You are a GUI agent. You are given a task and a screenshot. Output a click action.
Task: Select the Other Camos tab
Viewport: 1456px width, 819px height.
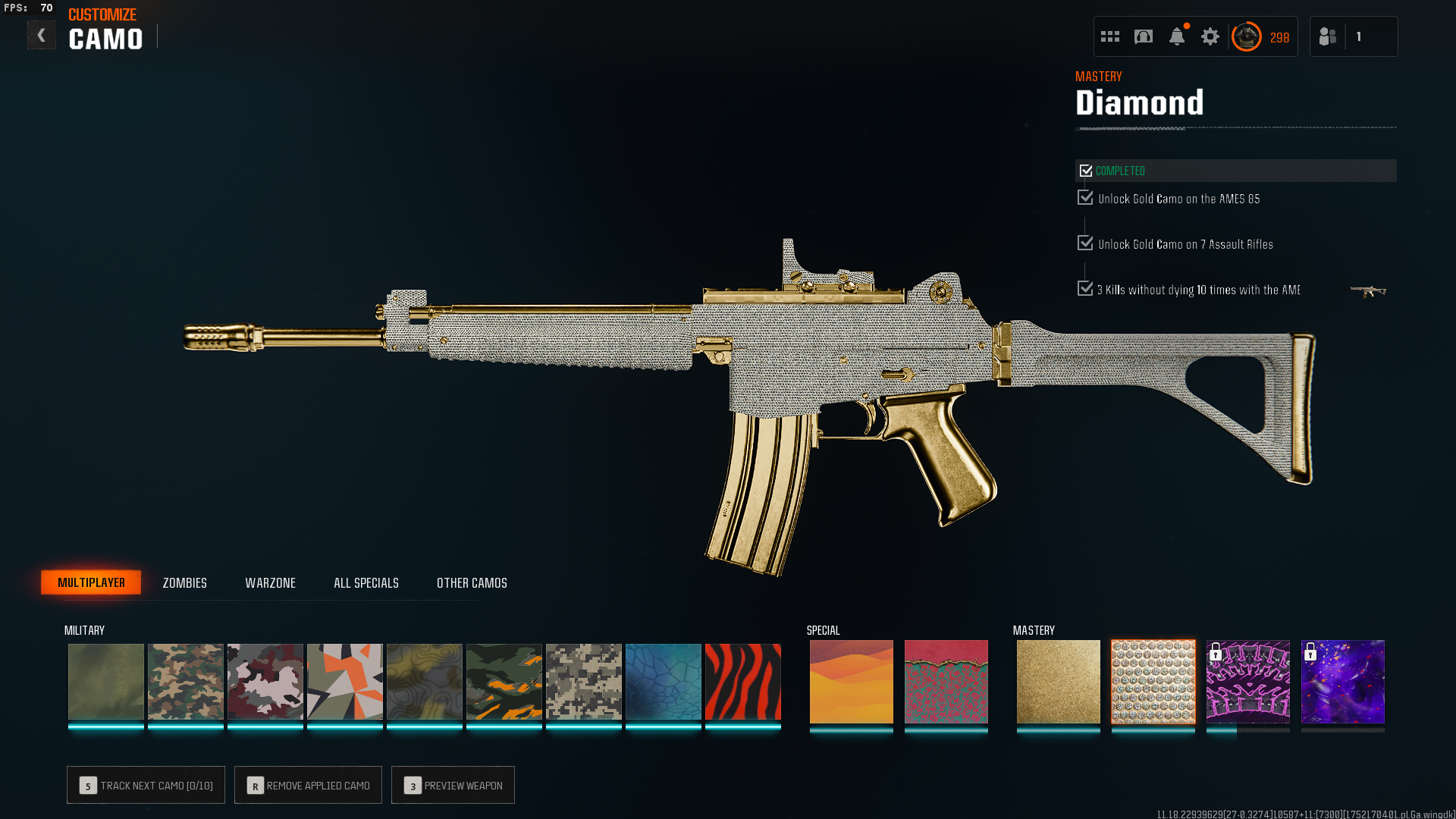[472, 582]
